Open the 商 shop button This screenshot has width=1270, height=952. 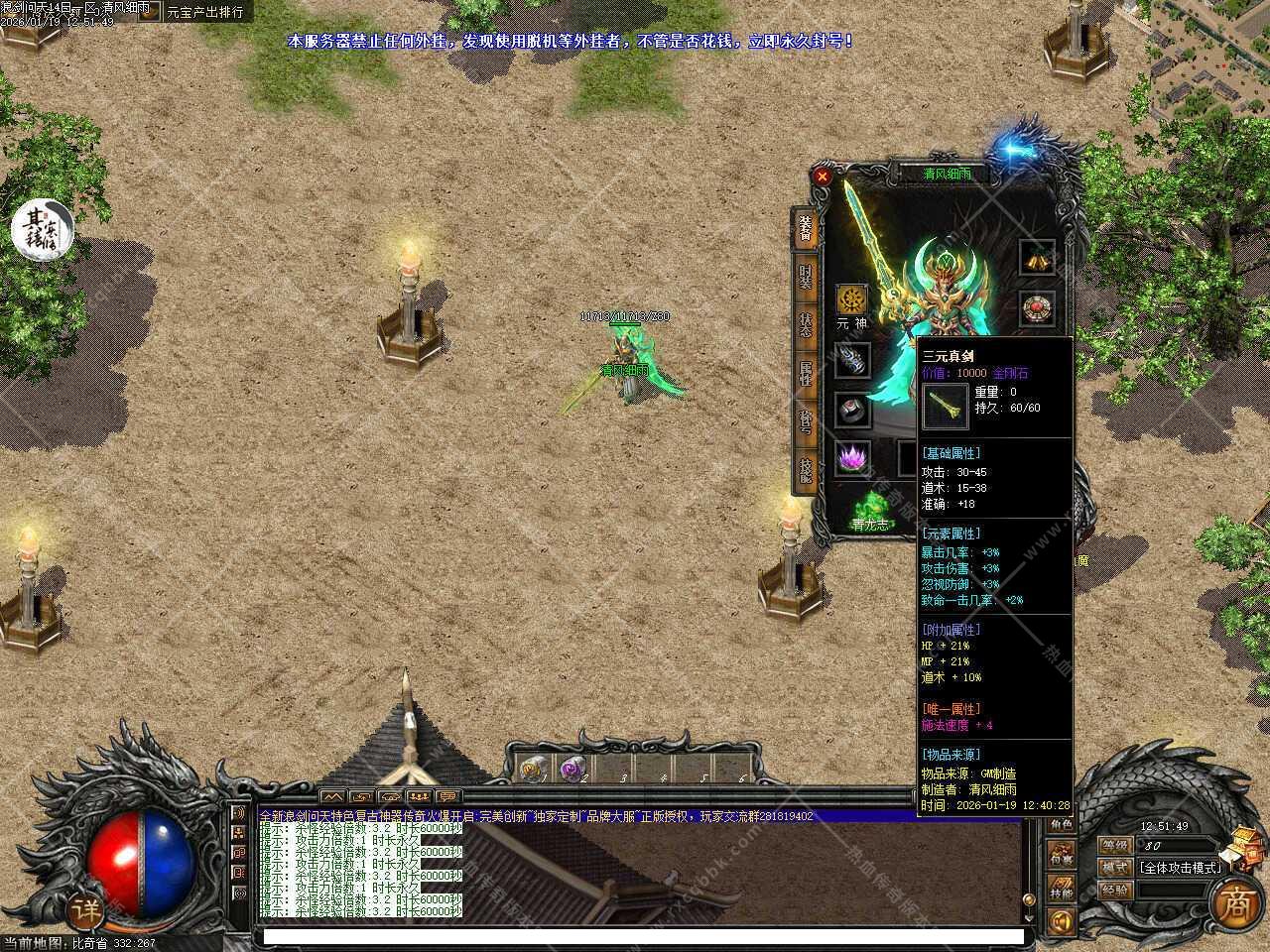tap(1234, 901)
